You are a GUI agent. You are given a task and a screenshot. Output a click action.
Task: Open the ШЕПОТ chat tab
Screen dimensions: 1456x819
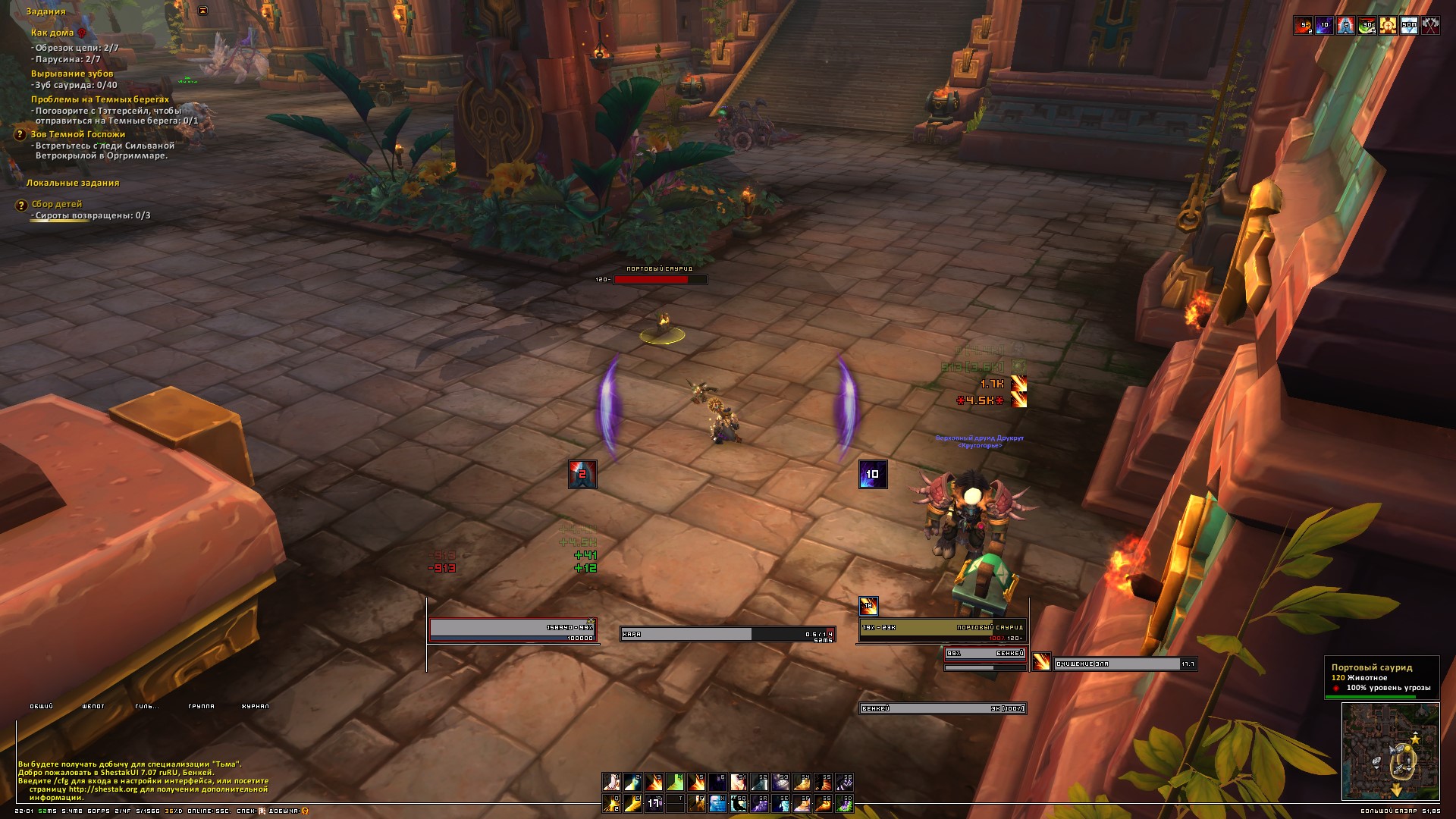(93, 706)
